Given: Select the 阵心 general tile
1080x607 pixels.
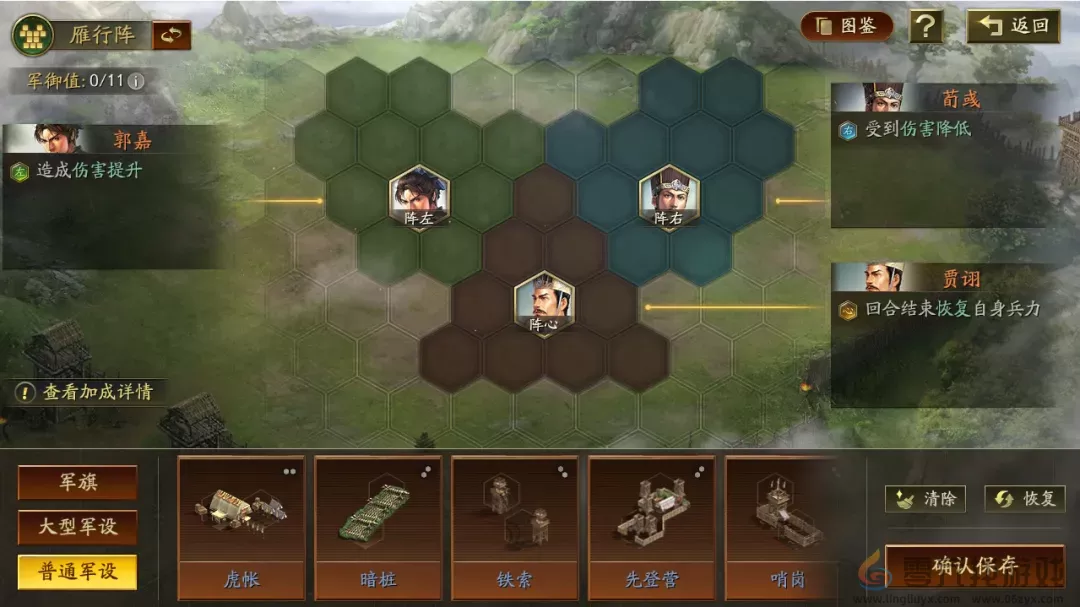Looking at the screenshot, I should pos(544,304).
